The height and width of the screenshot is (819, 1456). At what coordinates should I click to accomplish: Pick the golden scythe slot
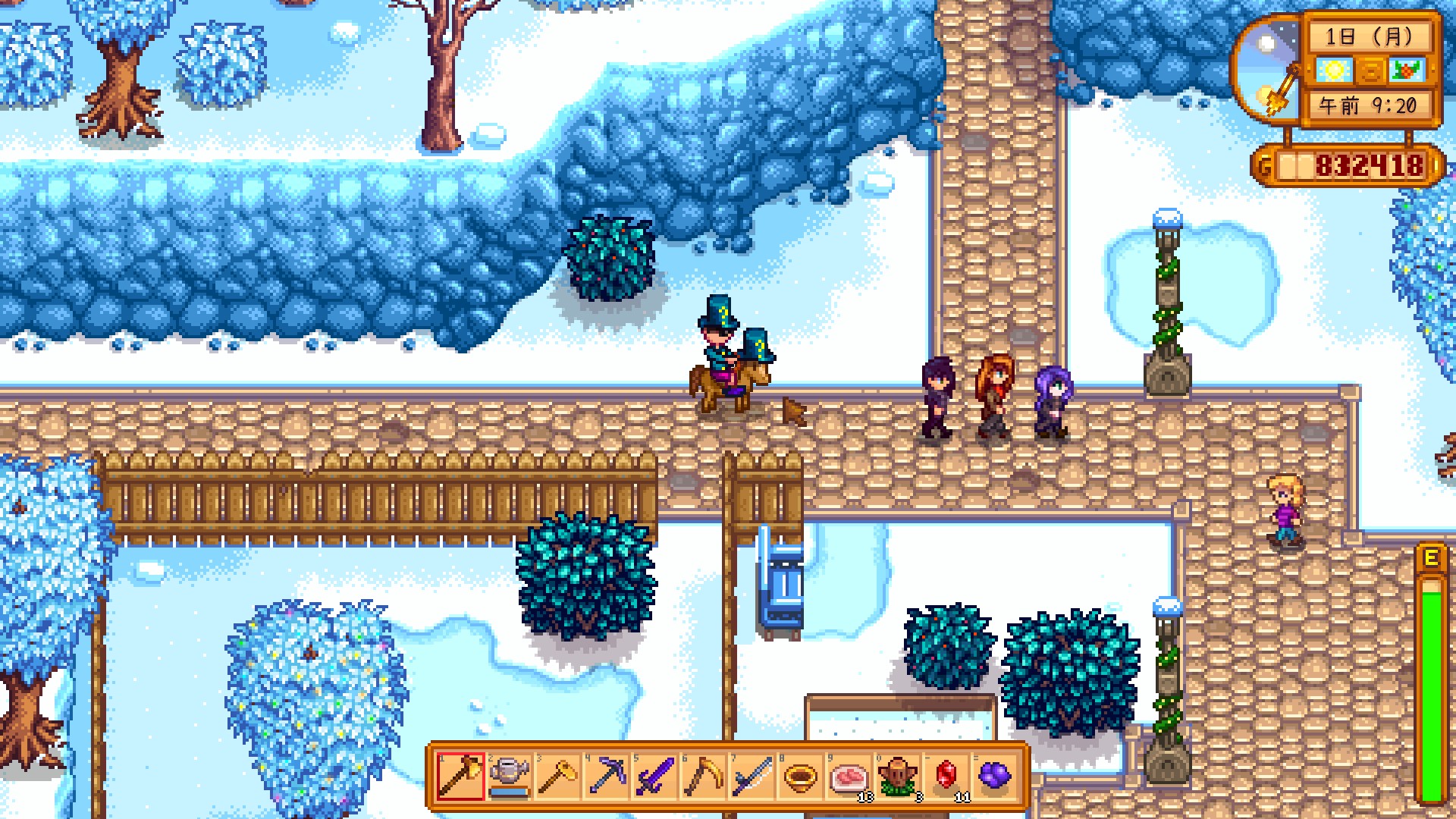[703, 777]
